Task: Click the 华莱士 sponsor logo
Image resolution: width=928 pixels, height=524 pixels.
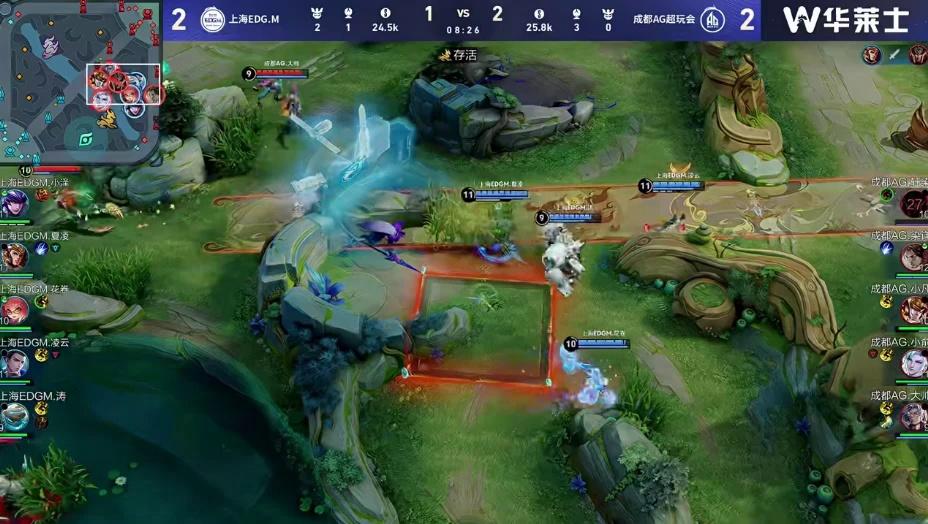Action: (846, 20)
